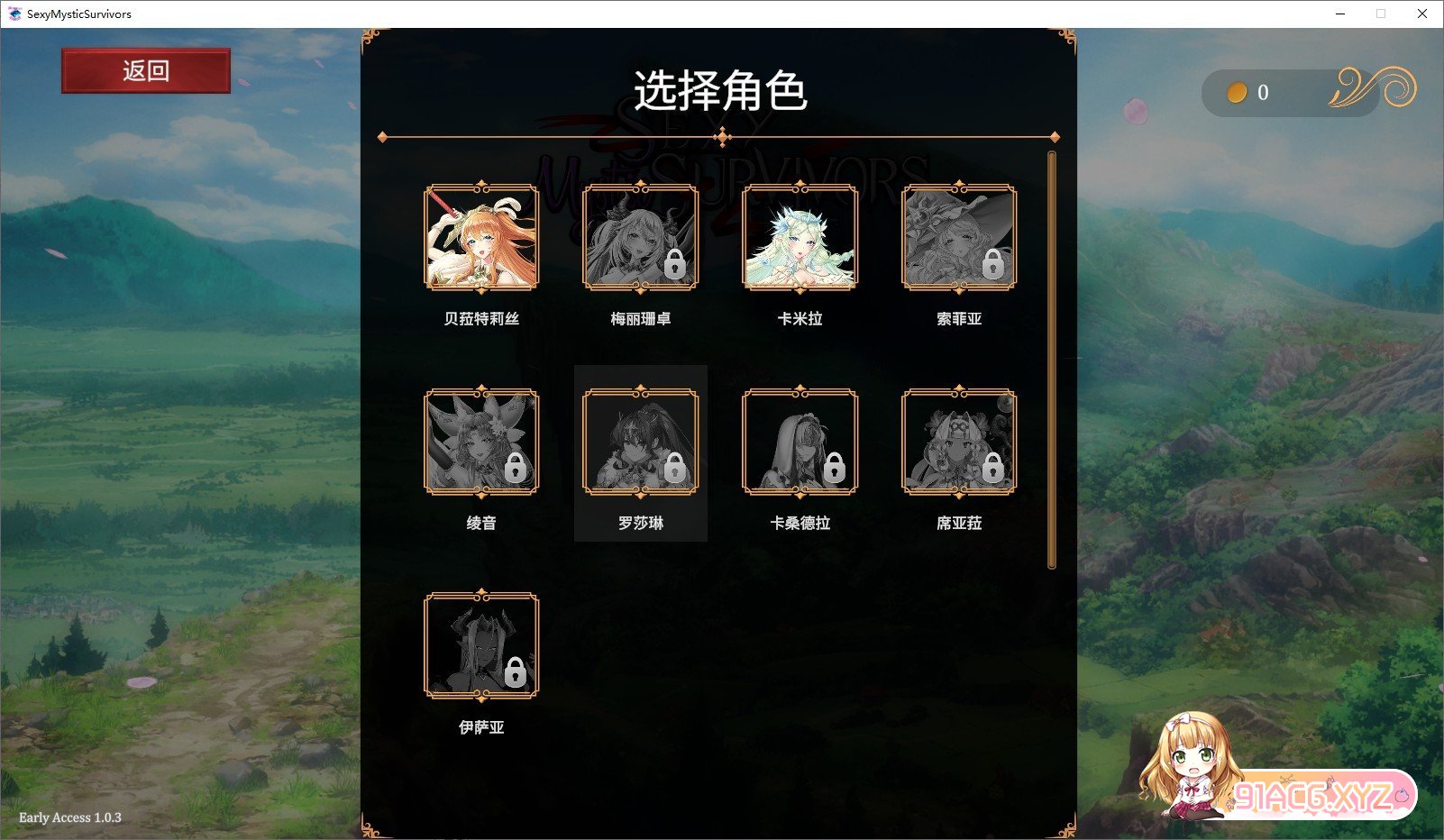The image size is (1444, 840).
Task: Select locked character 席亚菈
Action: coord(959,442)
